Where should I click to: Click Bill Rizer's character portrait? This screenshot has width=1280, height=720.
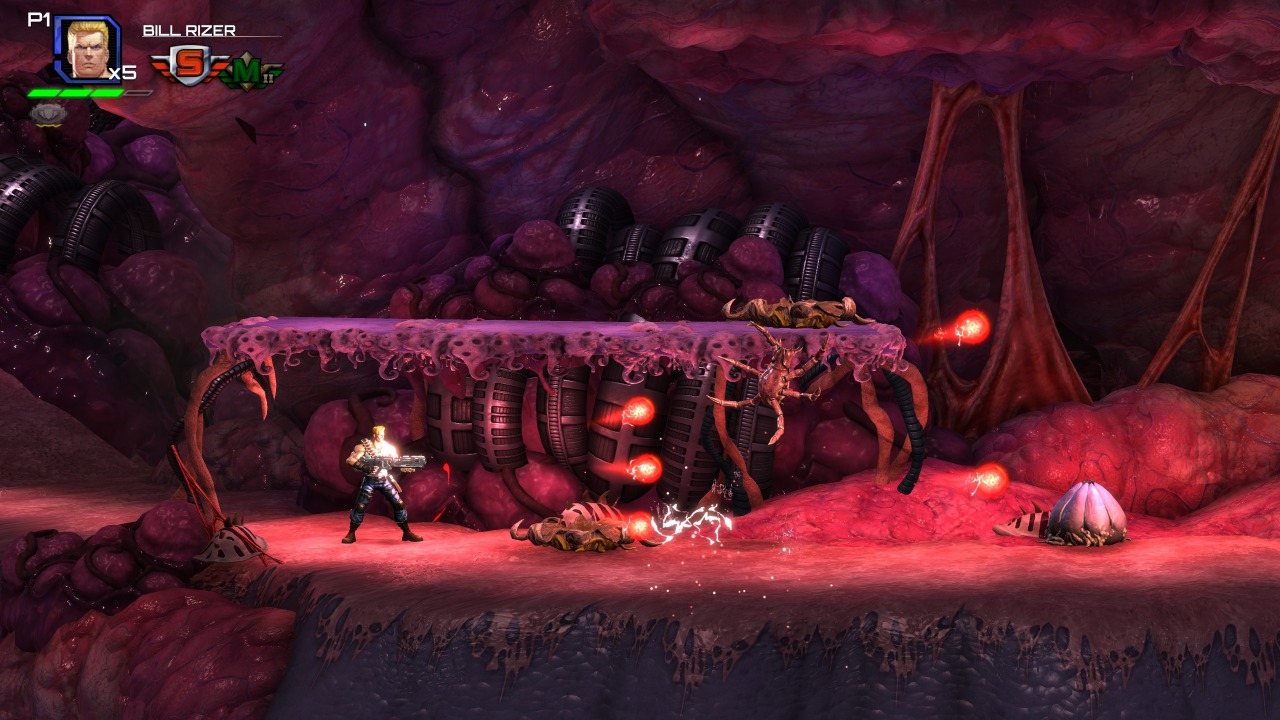(87, 48)
